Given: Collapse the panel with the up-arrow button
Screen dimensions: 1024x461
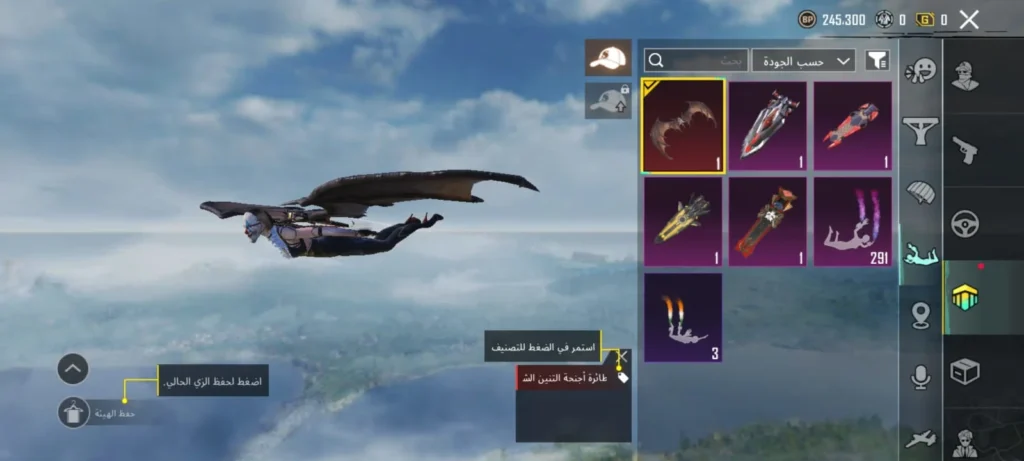Looking at the screenshot, I should 73,369.
